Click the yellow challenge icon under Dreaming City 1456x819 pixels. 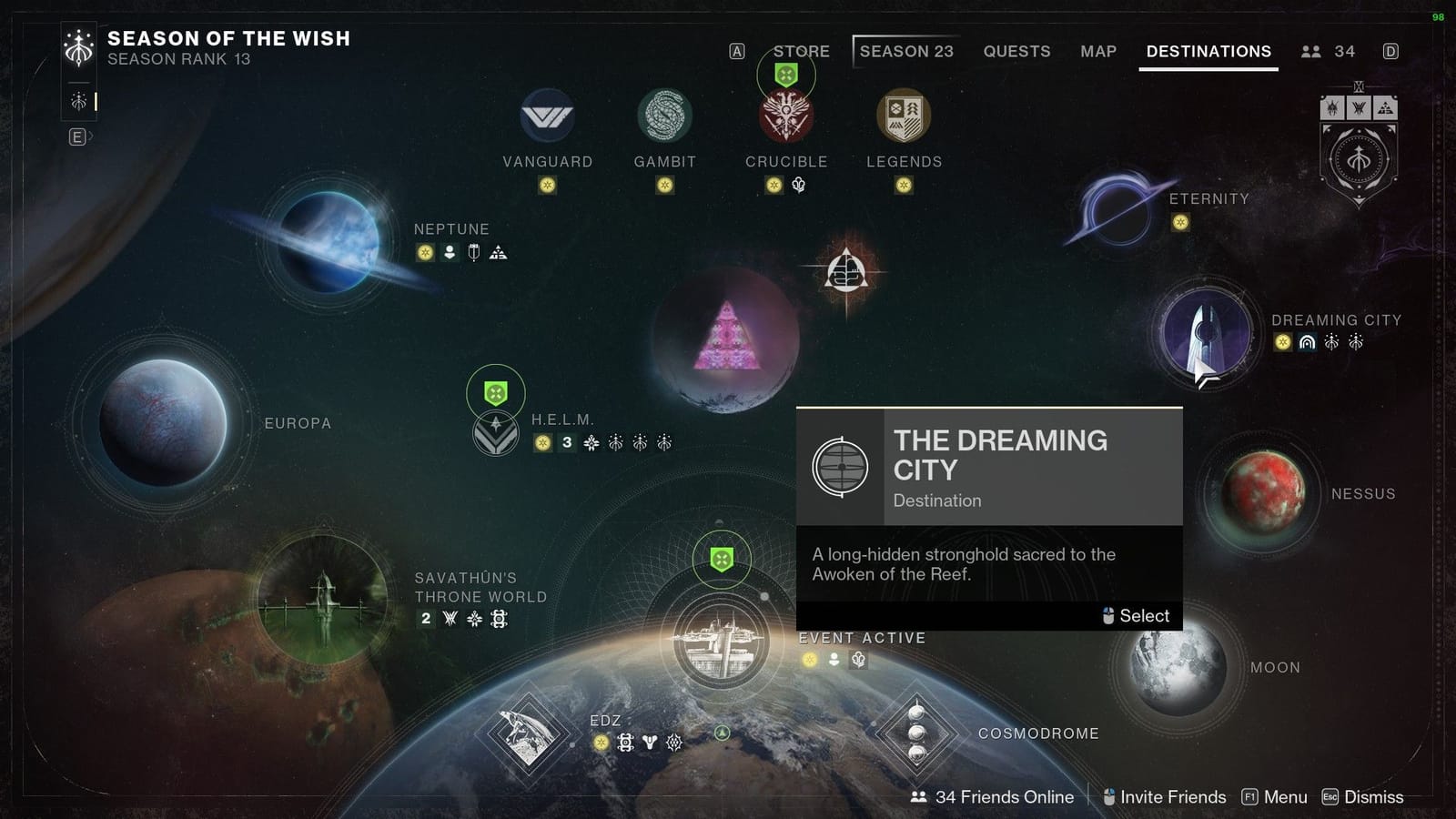click(x=1281, y=343)
